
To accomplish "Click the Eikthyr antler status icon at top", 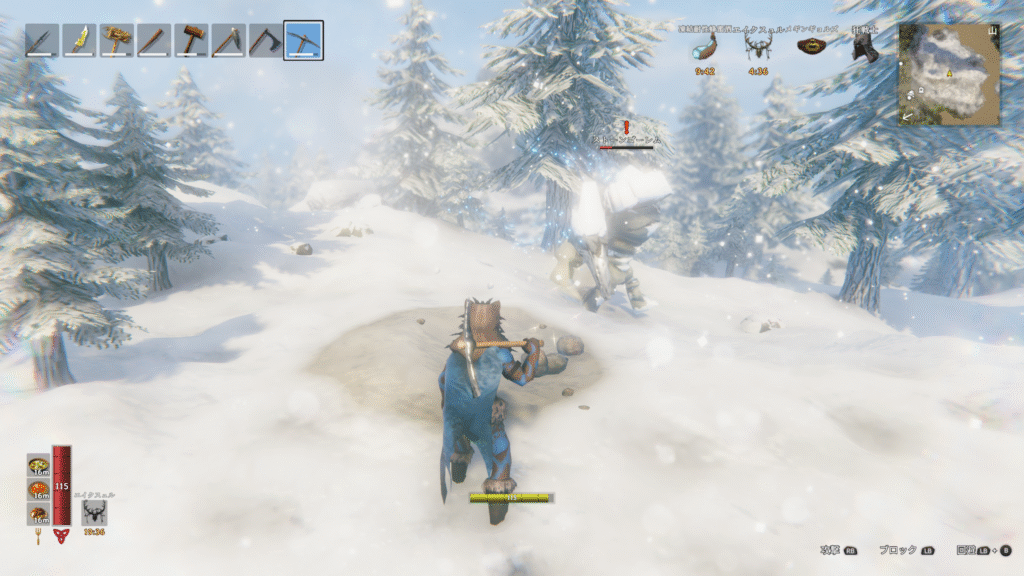I will tap(758, 48).
